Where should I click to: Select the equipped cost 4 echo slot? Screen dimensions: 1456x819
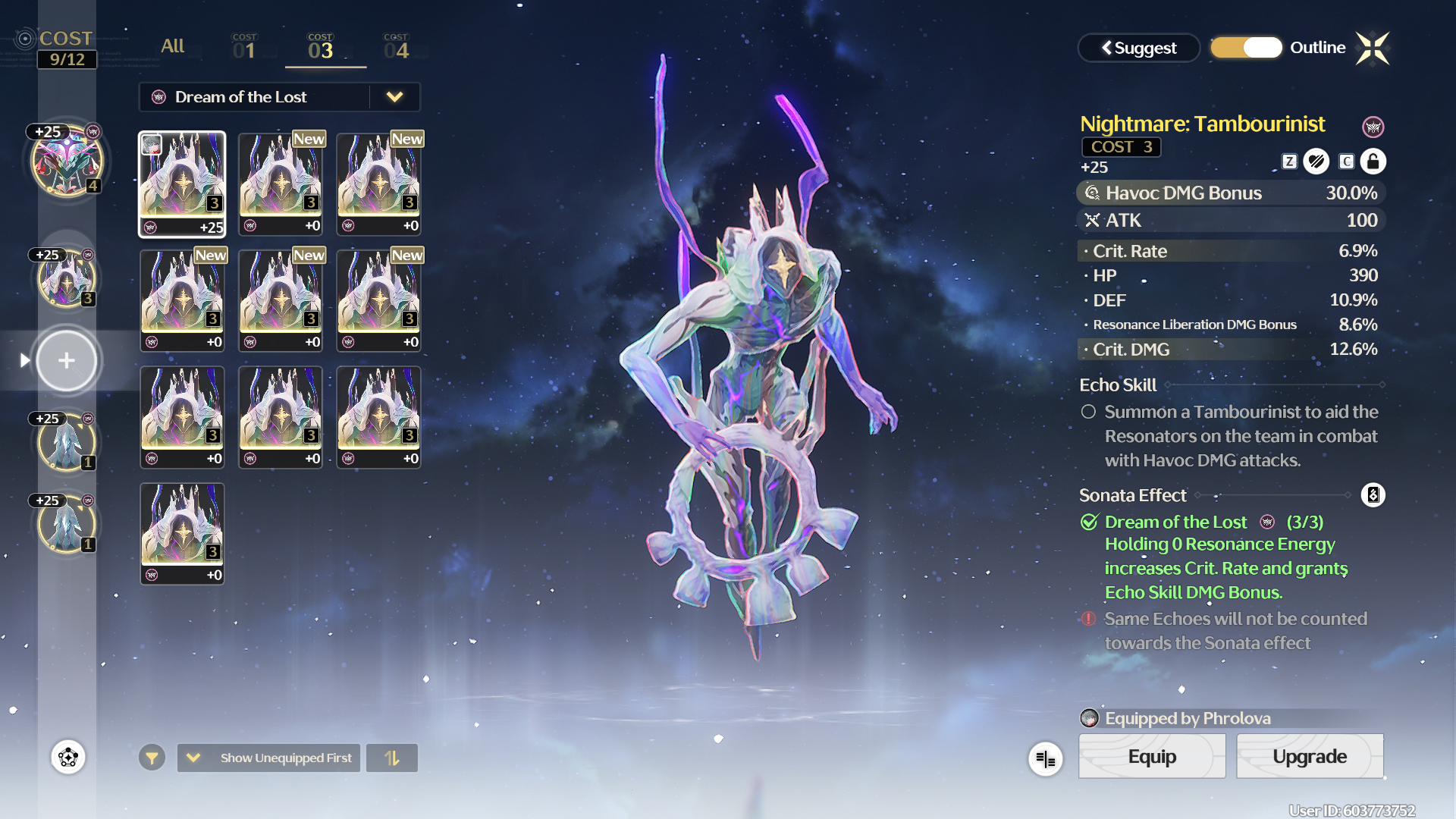[67, 162]
